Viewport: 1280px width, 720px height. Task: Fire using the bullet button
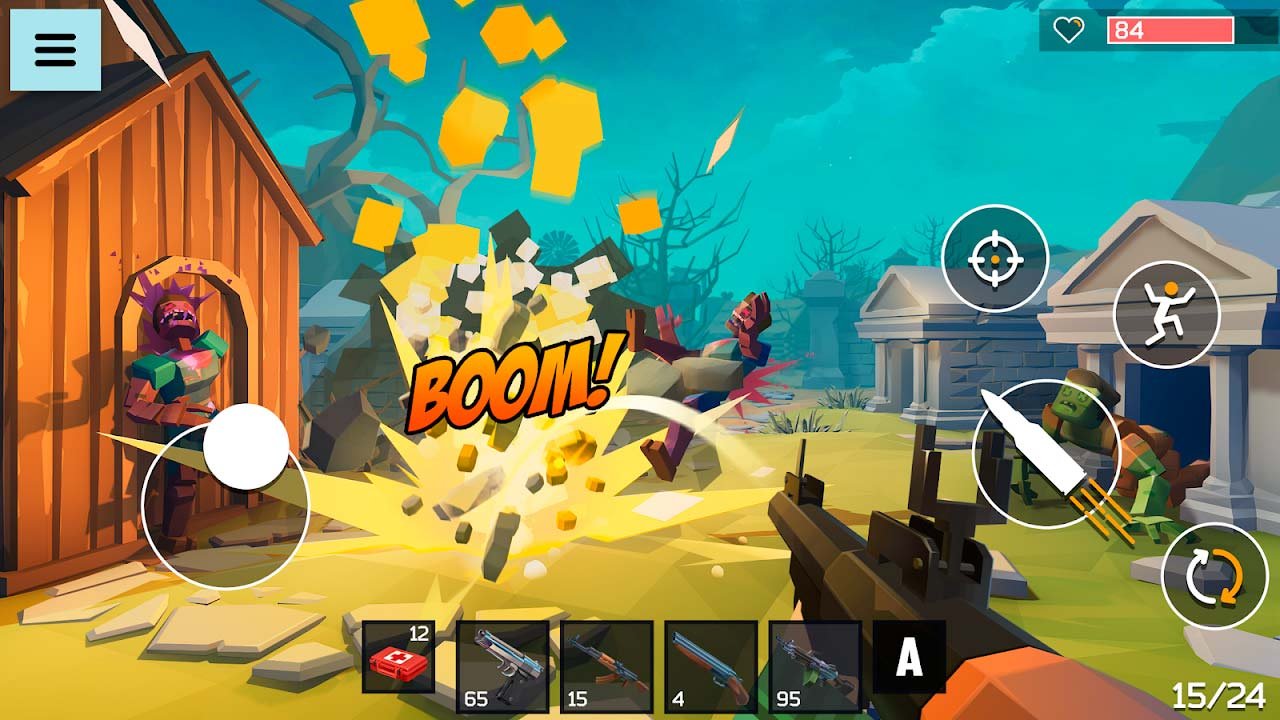click(1046, 454)
